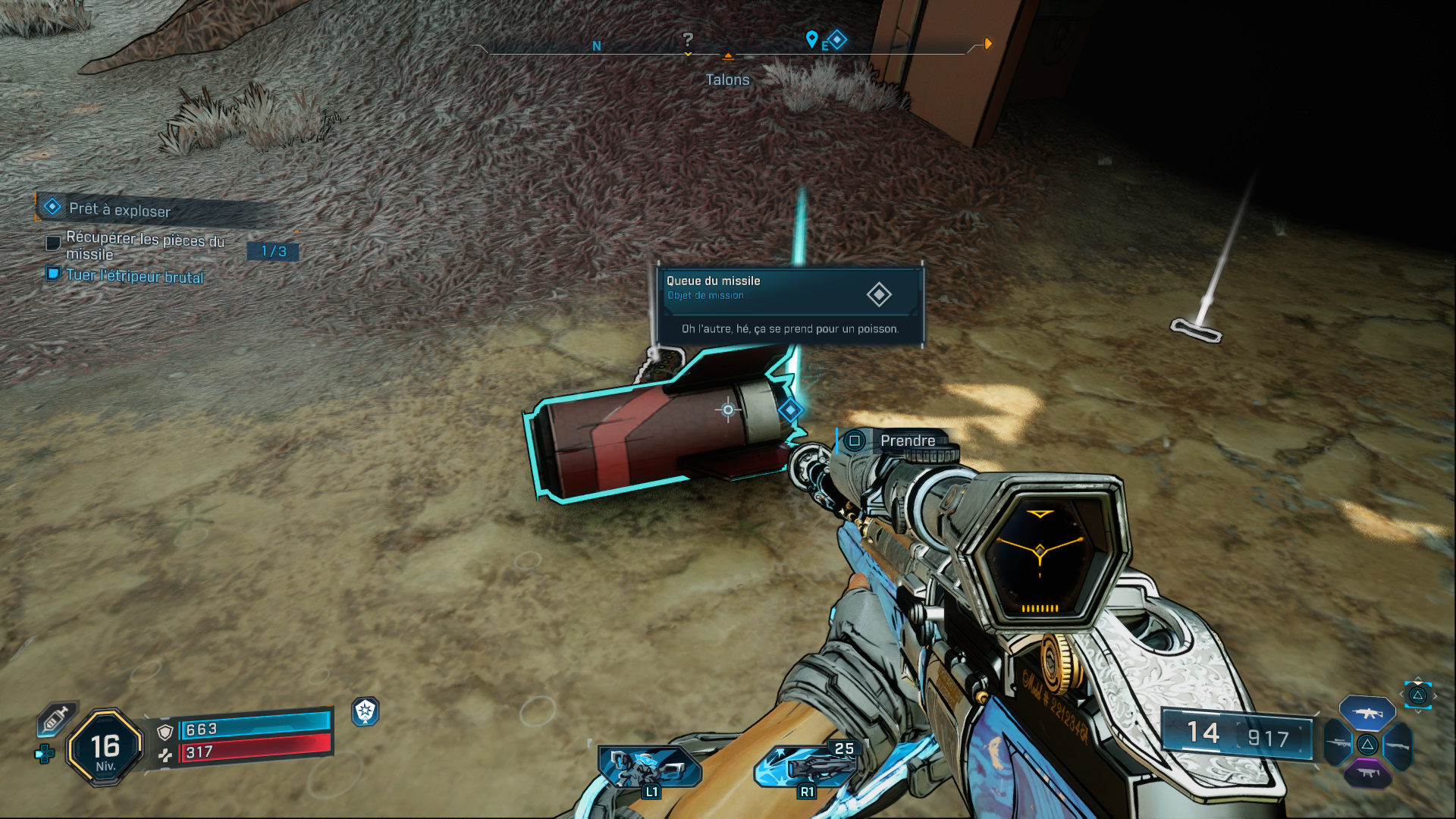Equip the assault rifle in the top weapon slot

pyautogui.click(x=1367, y=713)
